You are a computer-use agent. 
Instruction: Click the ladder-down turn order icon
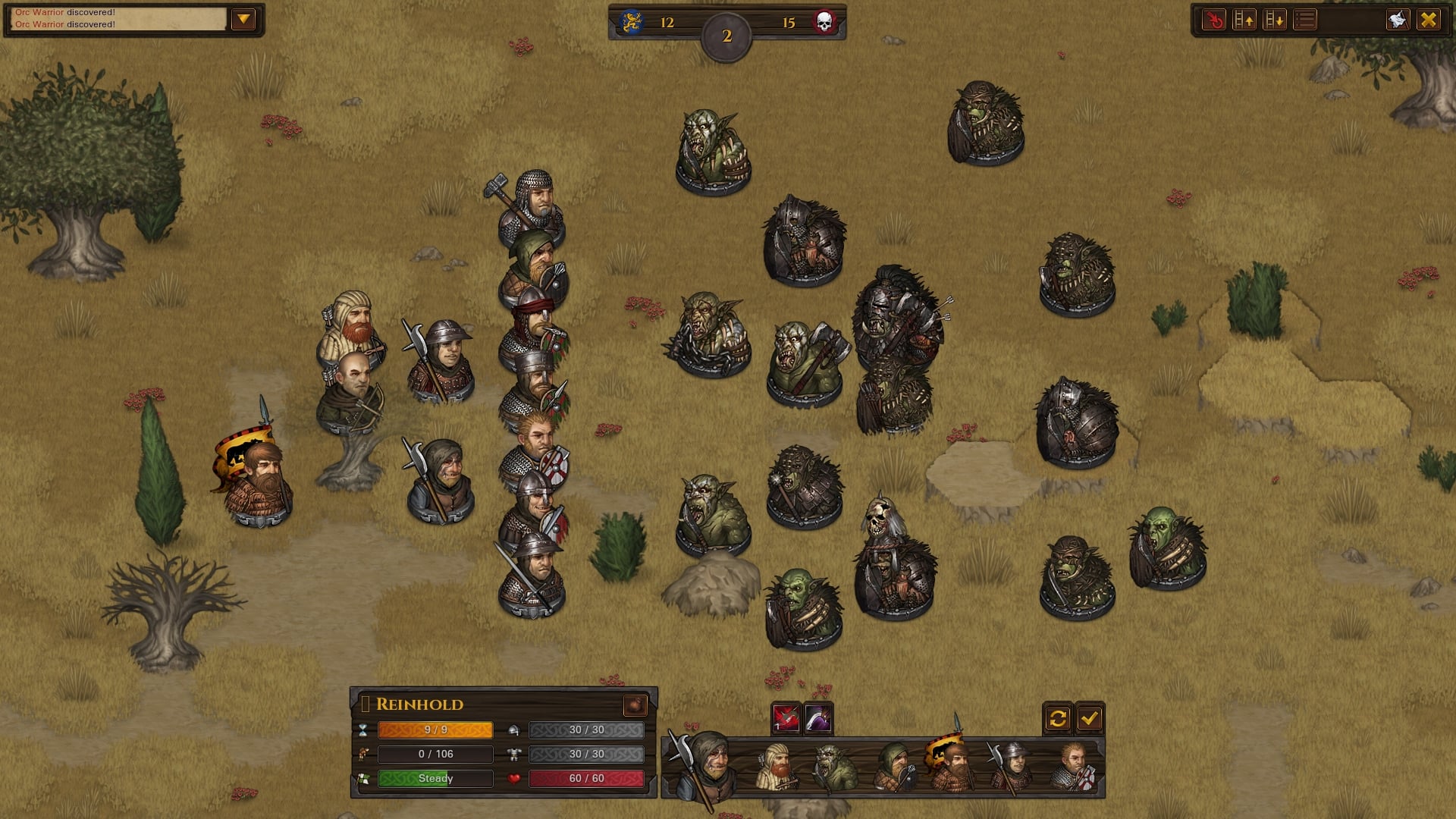1275,19
